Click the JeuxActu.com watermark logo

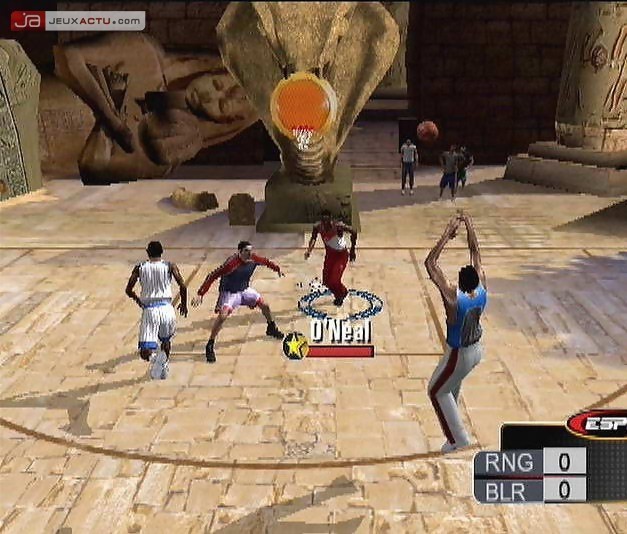point(77,20)
